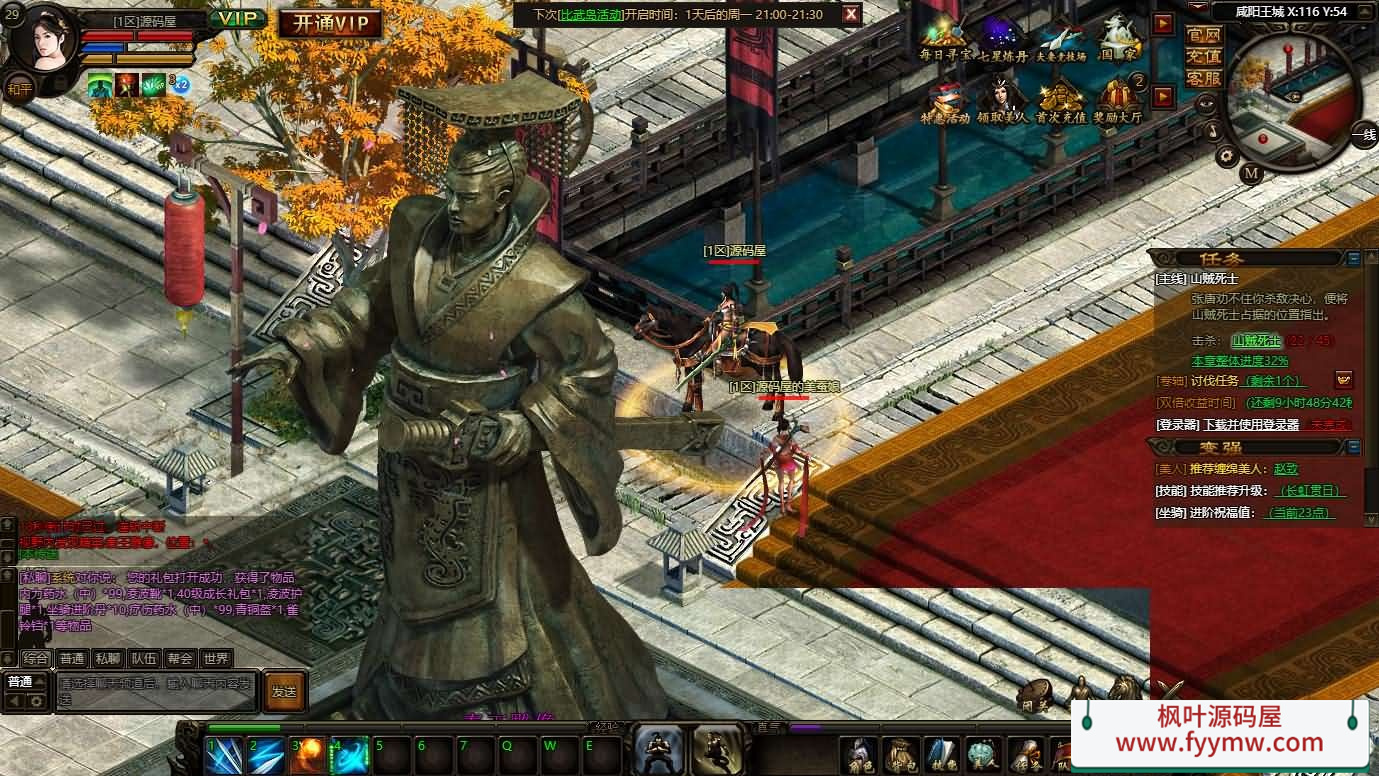This screenshot has height=776, width=1379.
Task: Switch to the 世界 chat tab
Action: click(216, 658)
